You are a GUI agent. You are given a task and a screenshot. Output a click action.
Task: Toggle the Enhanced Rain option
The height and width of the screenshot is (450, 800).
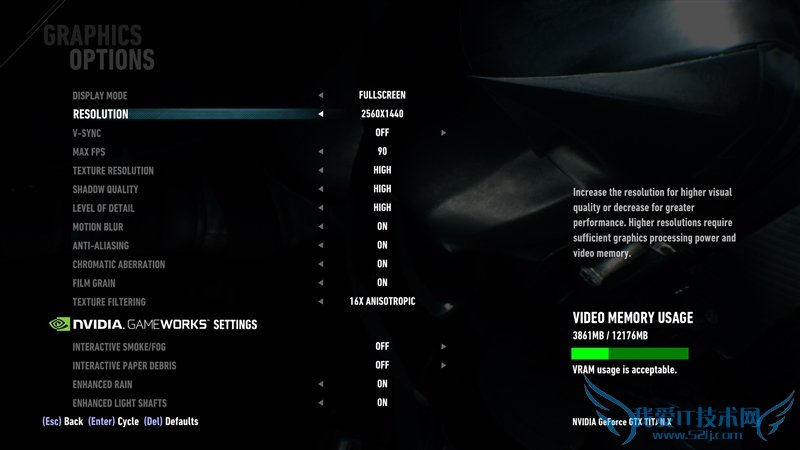(104, 384)
